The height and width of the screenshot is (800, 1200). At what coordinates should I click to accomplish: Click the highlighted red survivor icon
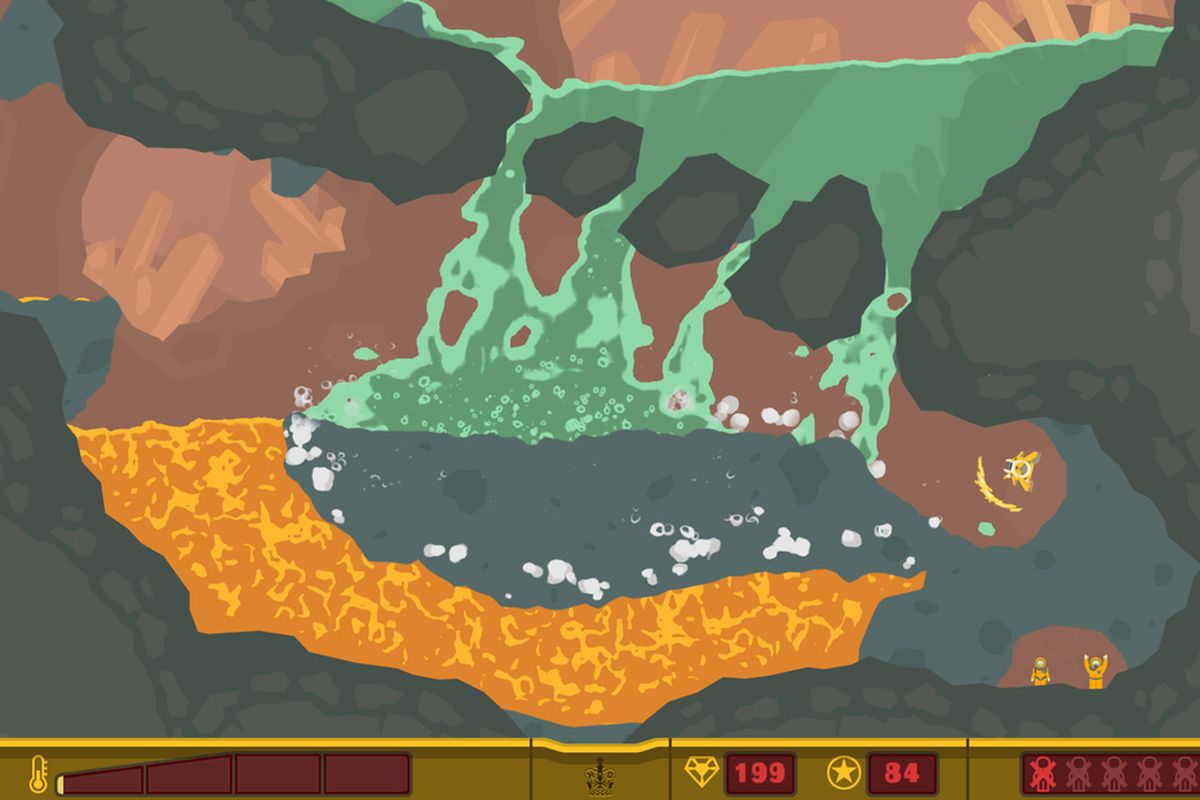1045,774
